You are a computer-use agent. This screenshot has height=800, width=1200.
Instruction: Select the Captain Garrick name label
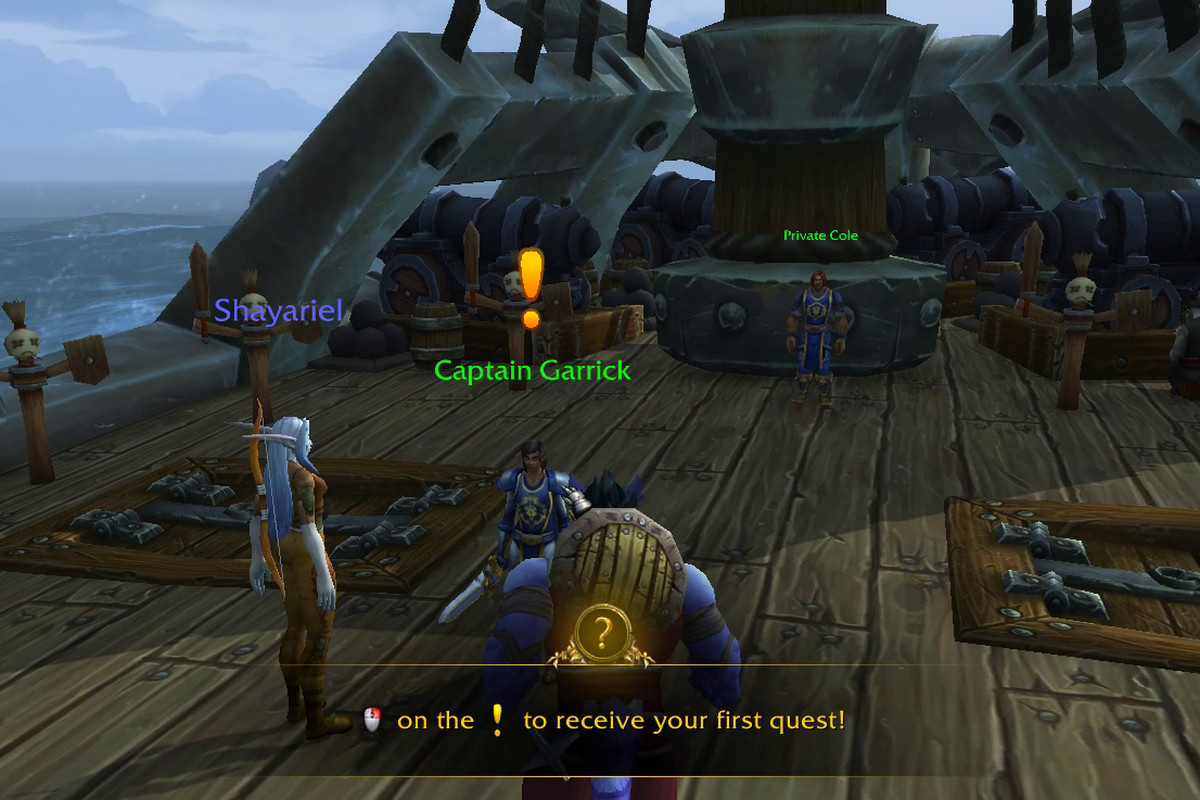pos(532,371)
